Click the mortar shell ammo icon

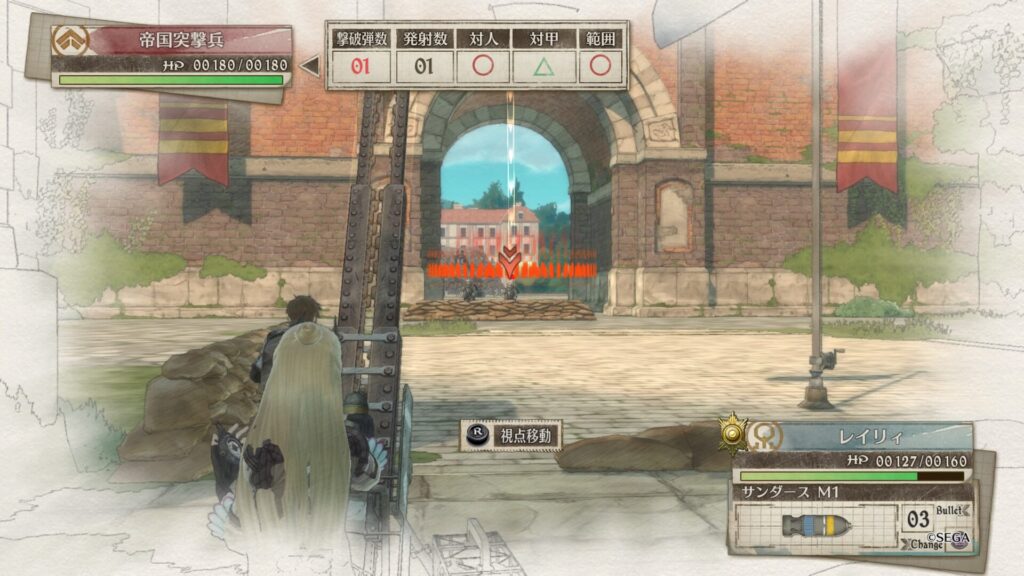pos(815,525)
